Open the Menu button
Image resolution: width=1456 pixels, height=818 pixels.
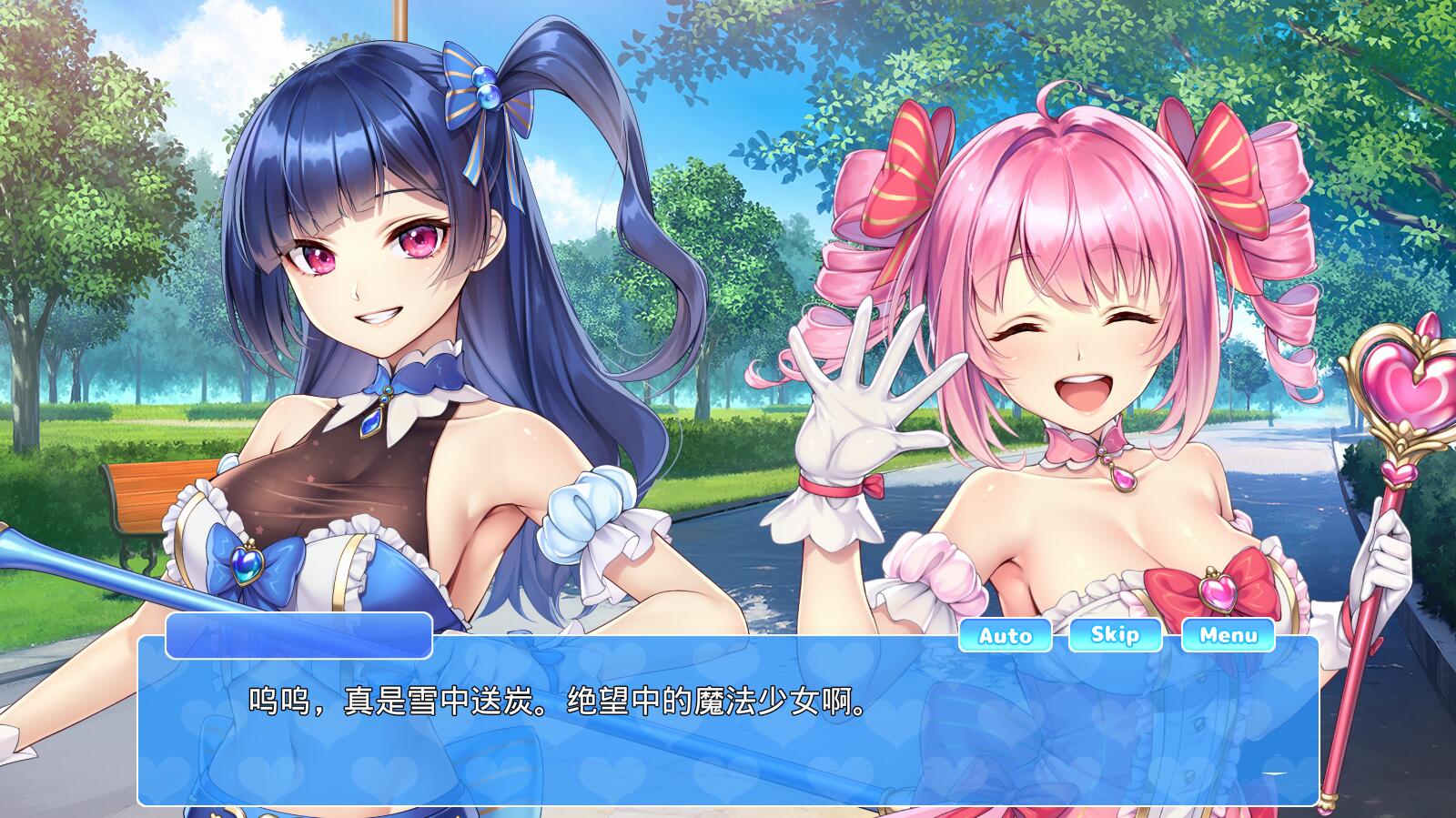[x=1228, y=635]
